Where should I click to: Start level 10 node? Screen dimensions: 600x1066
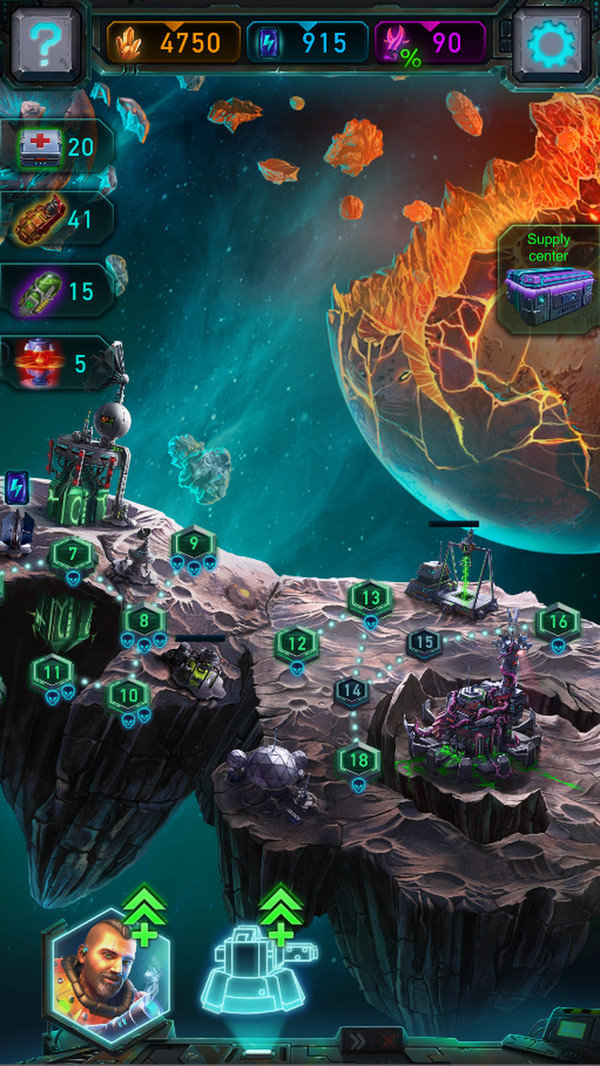coord(128,692)
